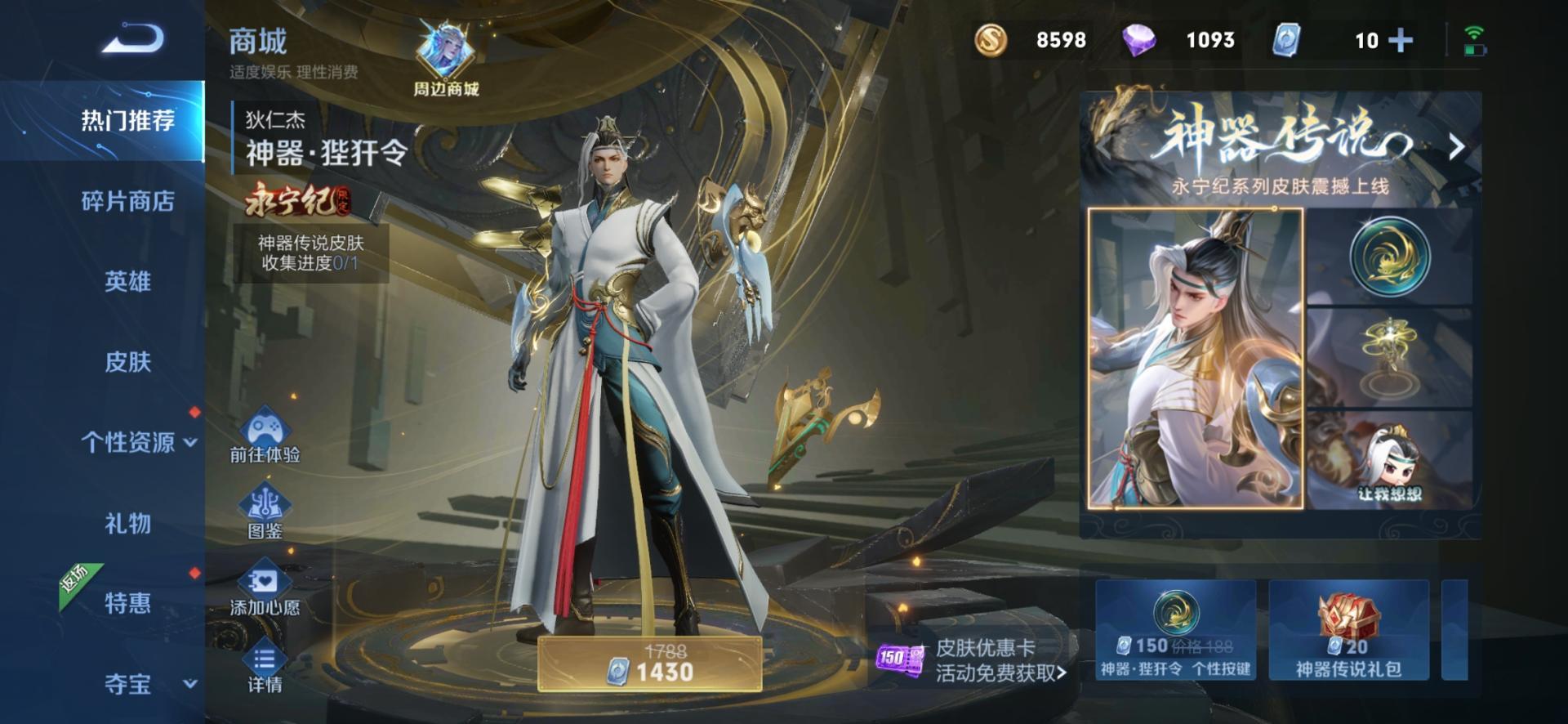Go back using the return arrow
The height and width of the screenshot is (724, 1568).
pos(133,38)
